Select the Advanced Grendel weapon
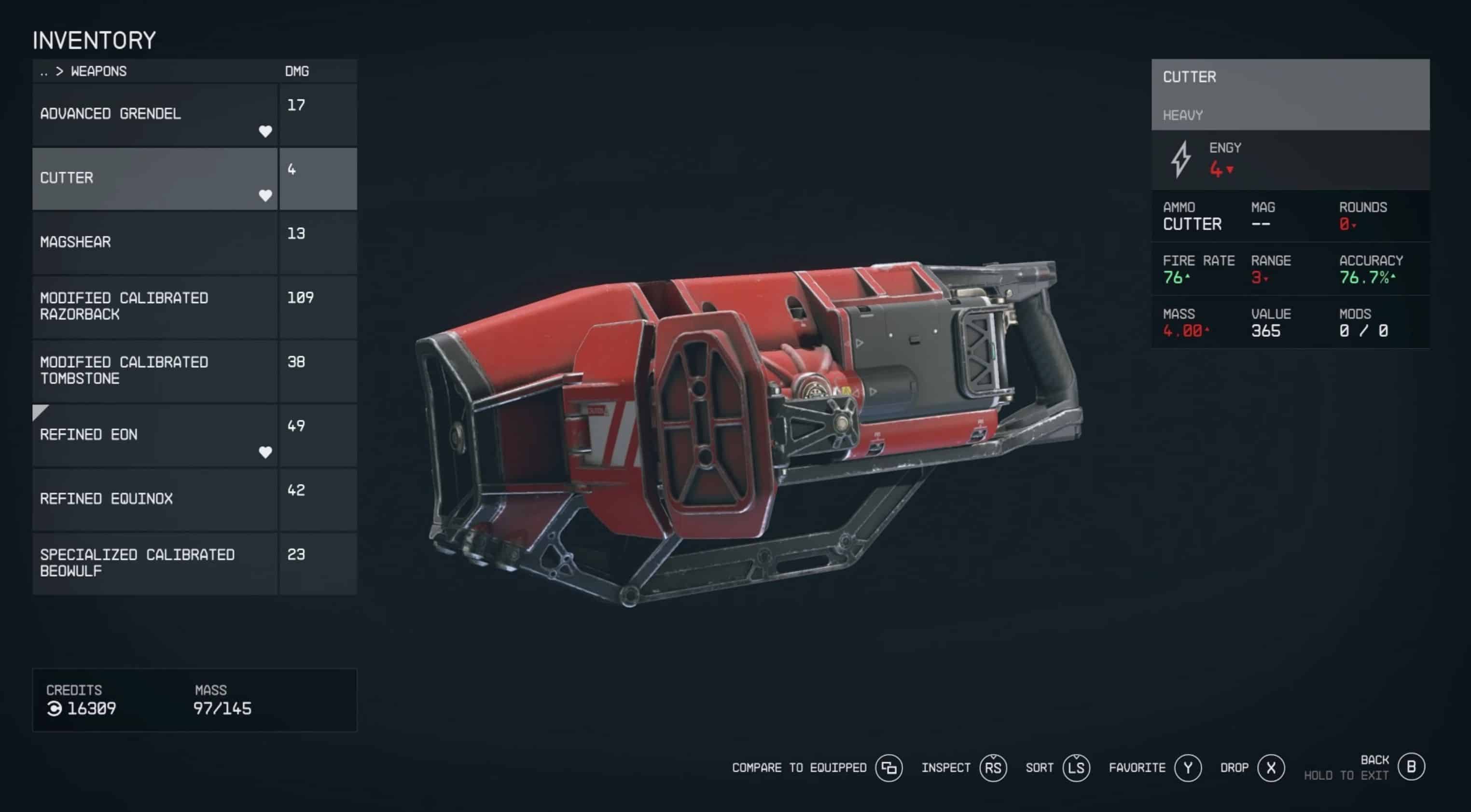The height and width of the screenshot is (812, 1471). (154, 114)
